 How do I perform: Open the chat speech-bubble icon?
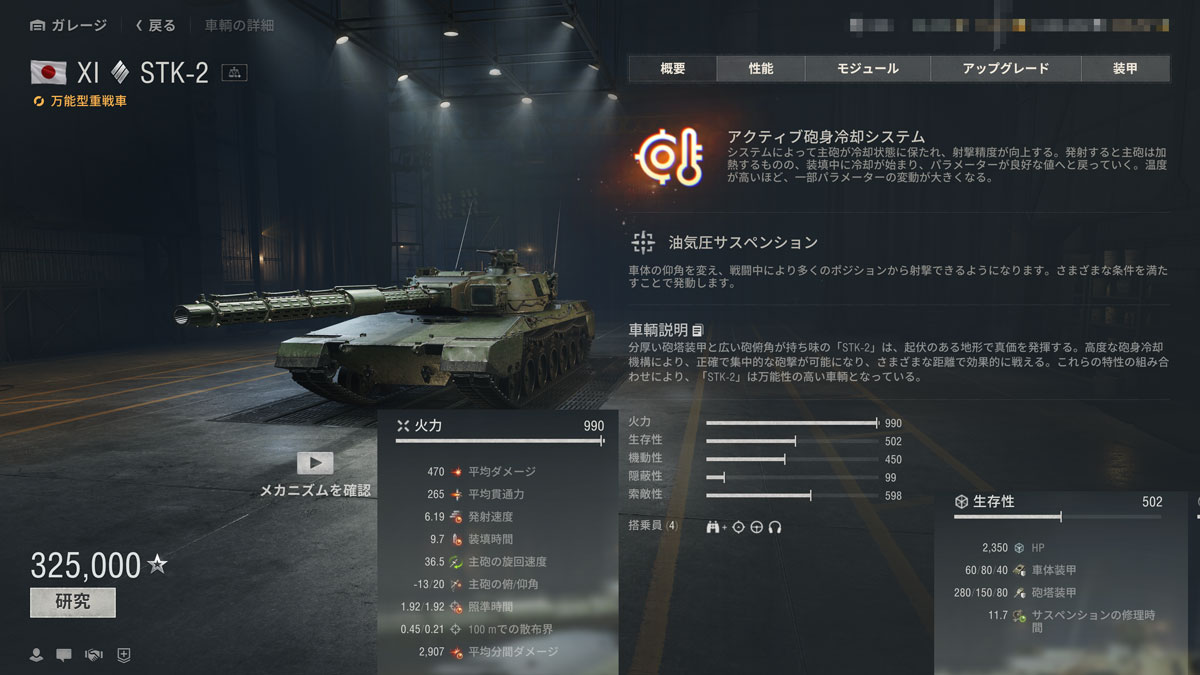point(64,655)
